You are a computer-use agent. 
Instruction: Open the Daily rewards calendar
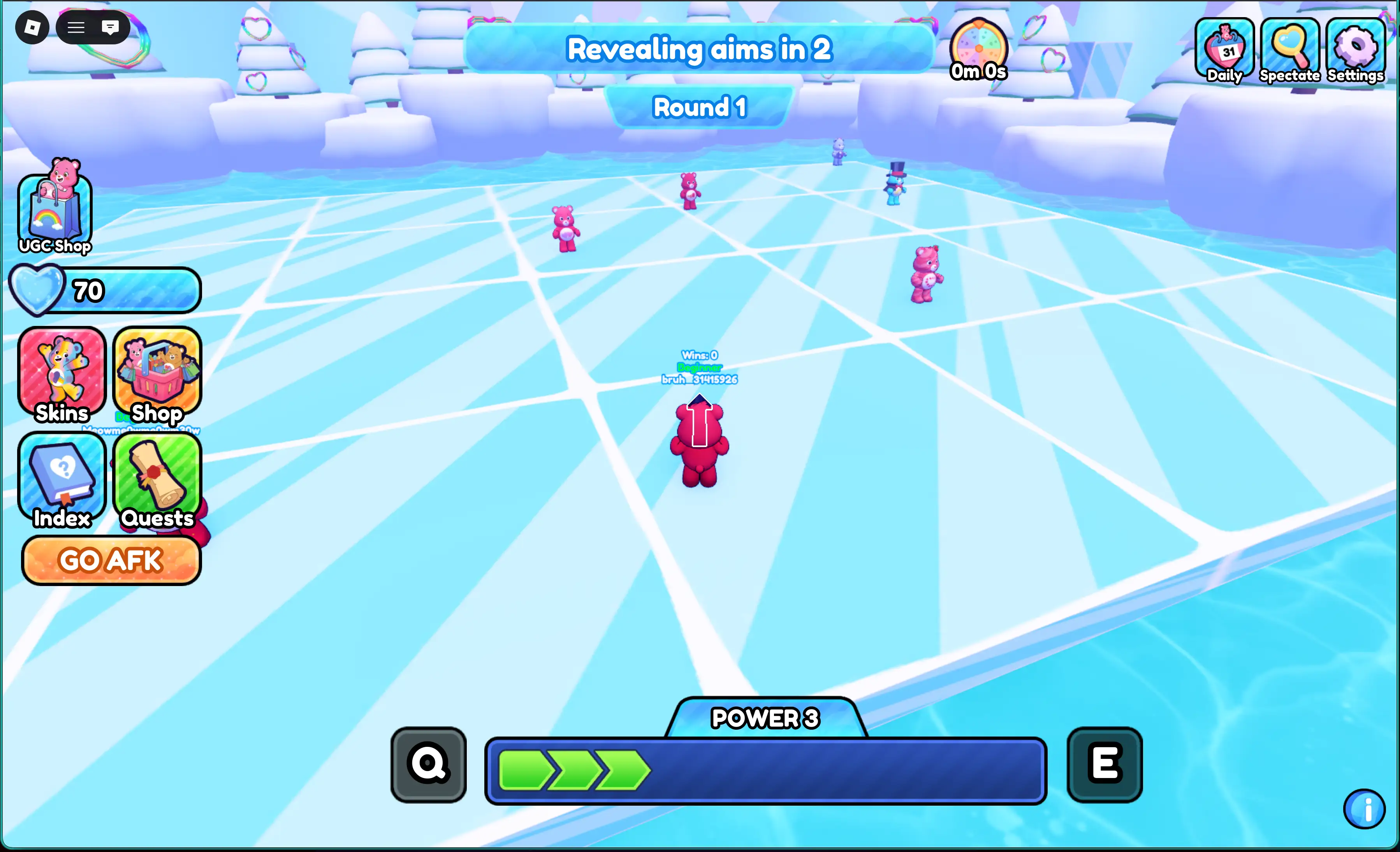pos(1224,50)
